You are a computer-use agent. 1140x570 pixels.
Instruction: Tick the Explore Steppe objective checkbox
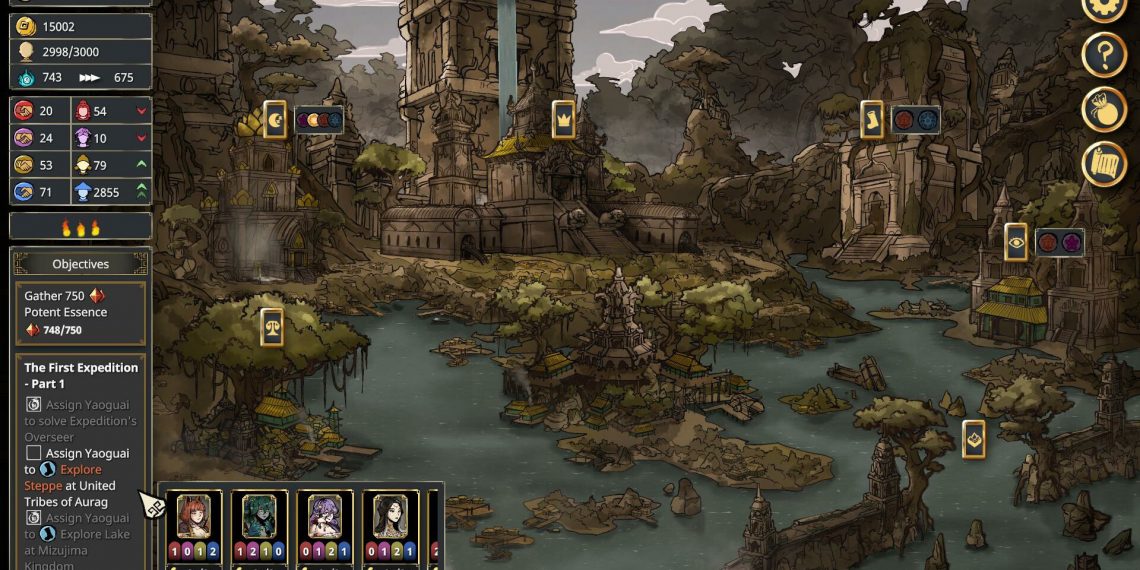tap(33, 453)
